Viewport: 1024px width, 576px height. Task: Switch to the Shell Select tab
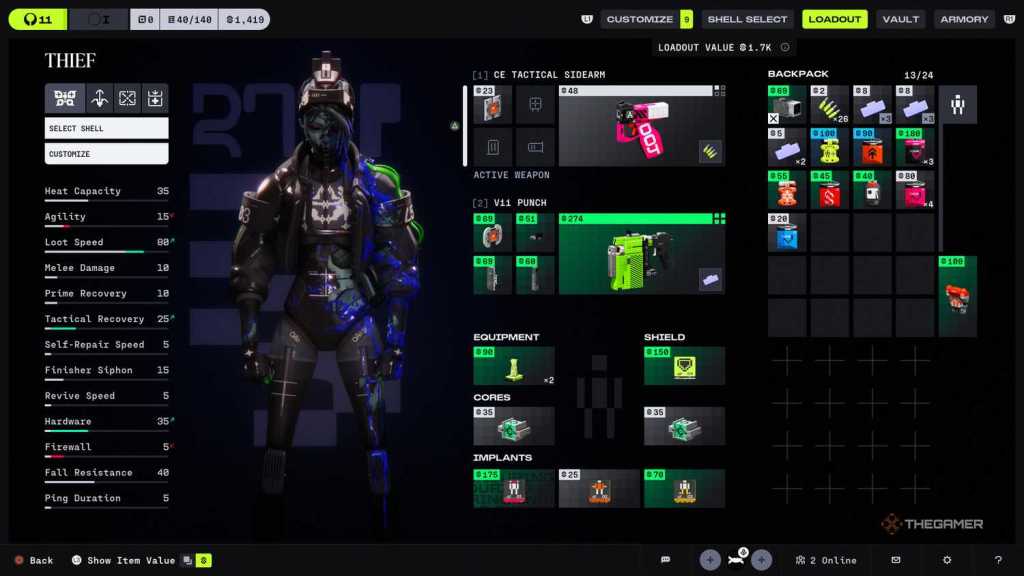click(x=748, y=19)
